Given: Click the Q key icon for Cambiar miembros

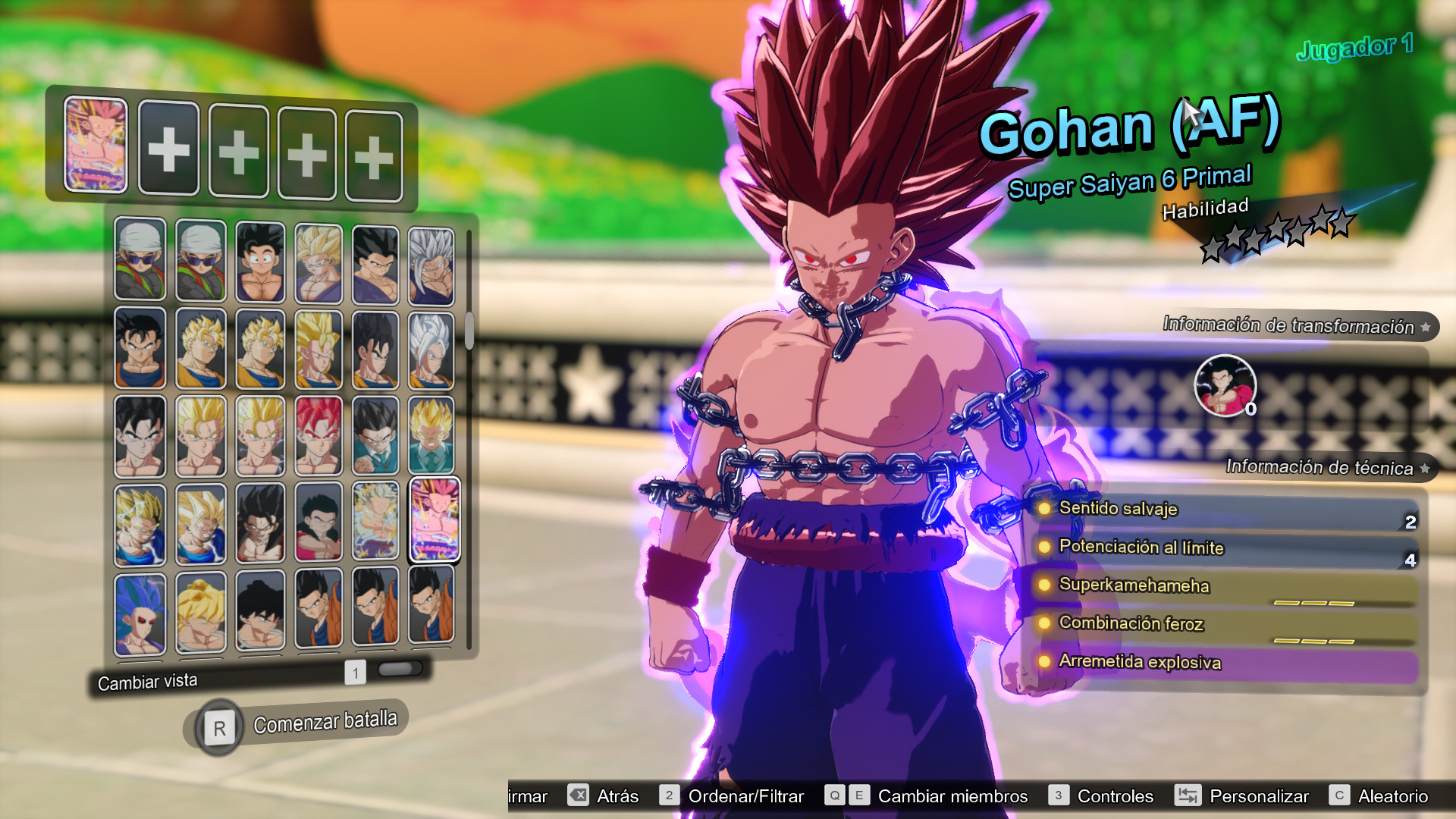Looking at the screenshot, I should [x=836, y=796].
